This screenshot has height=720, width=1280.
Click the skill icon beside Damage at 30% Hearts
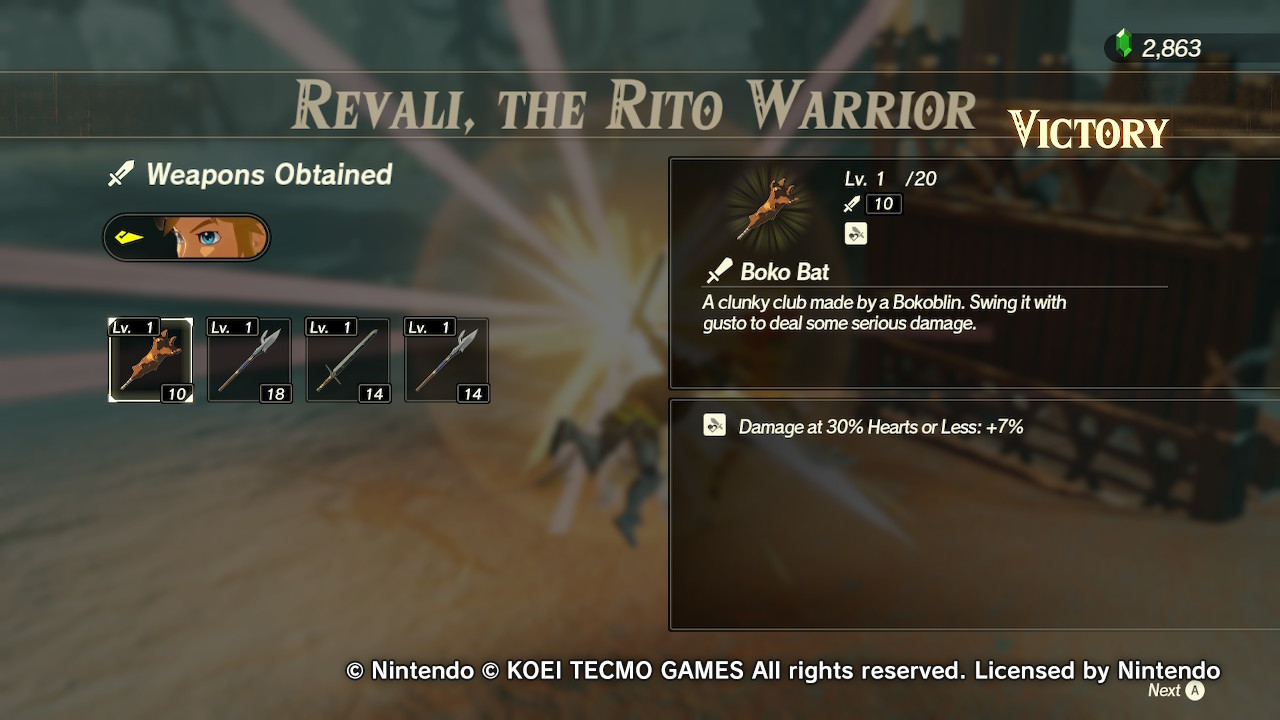point(714,425)
